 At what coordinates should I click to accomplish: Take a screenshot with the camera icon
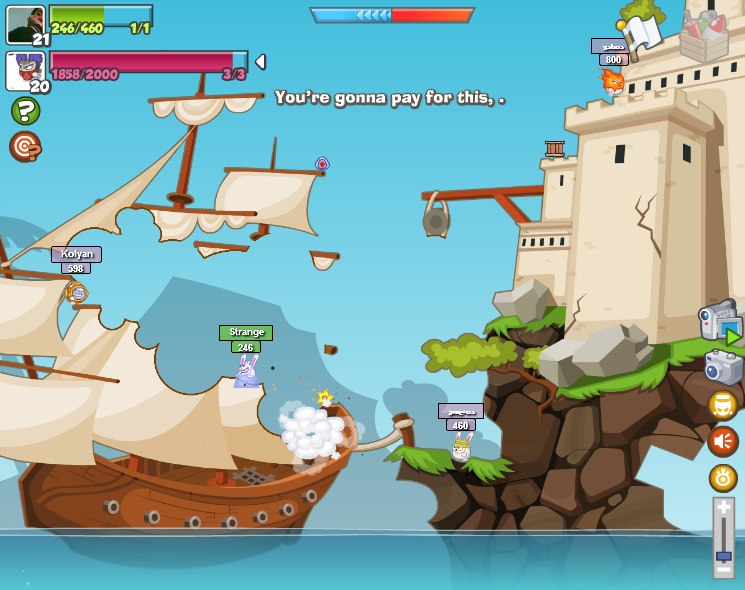(x=723, y=367)
